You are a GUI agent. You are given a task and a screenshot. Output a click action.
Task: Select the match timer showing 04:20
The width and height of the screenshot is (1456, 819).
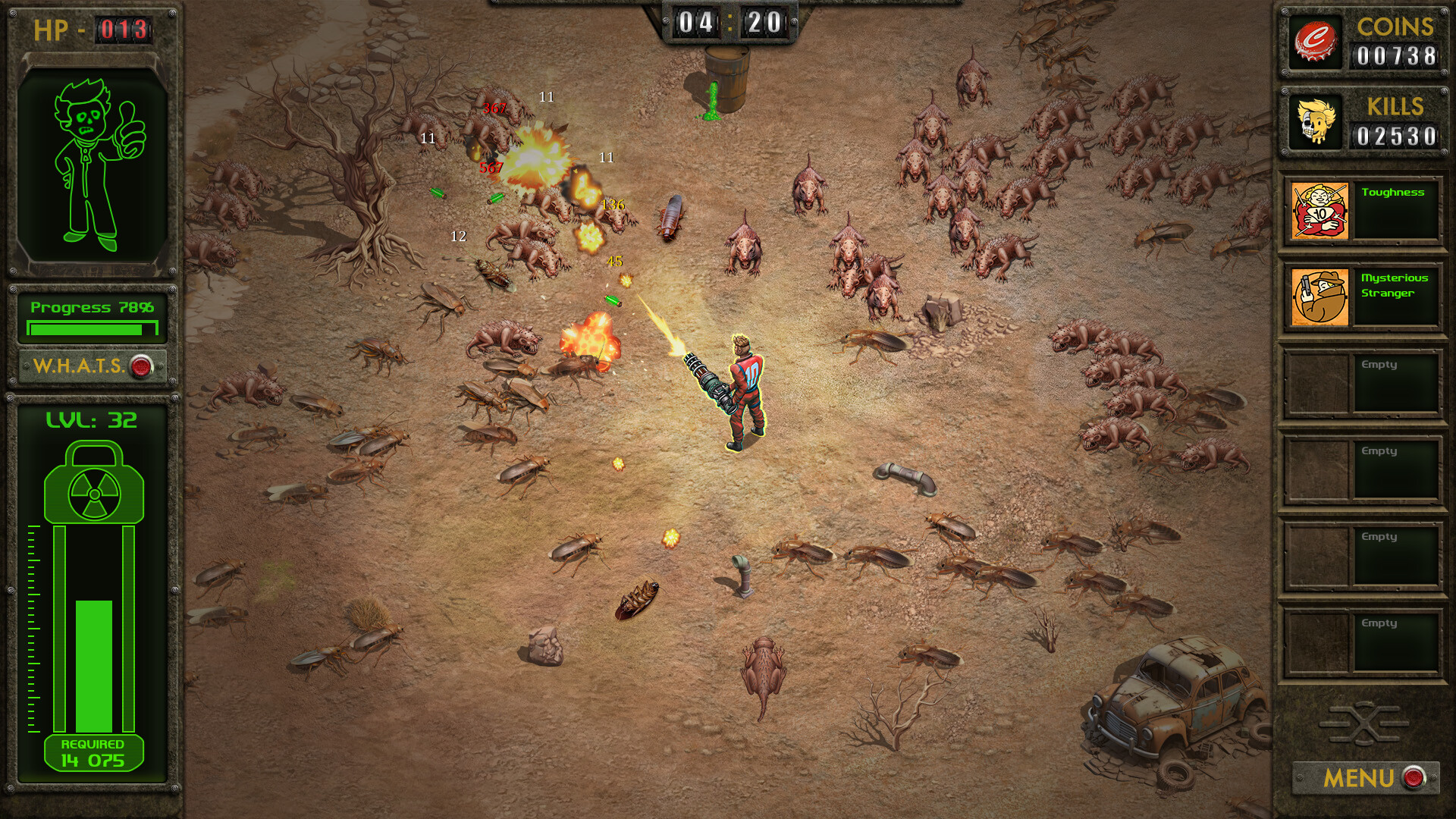click(x=728, y=23)
